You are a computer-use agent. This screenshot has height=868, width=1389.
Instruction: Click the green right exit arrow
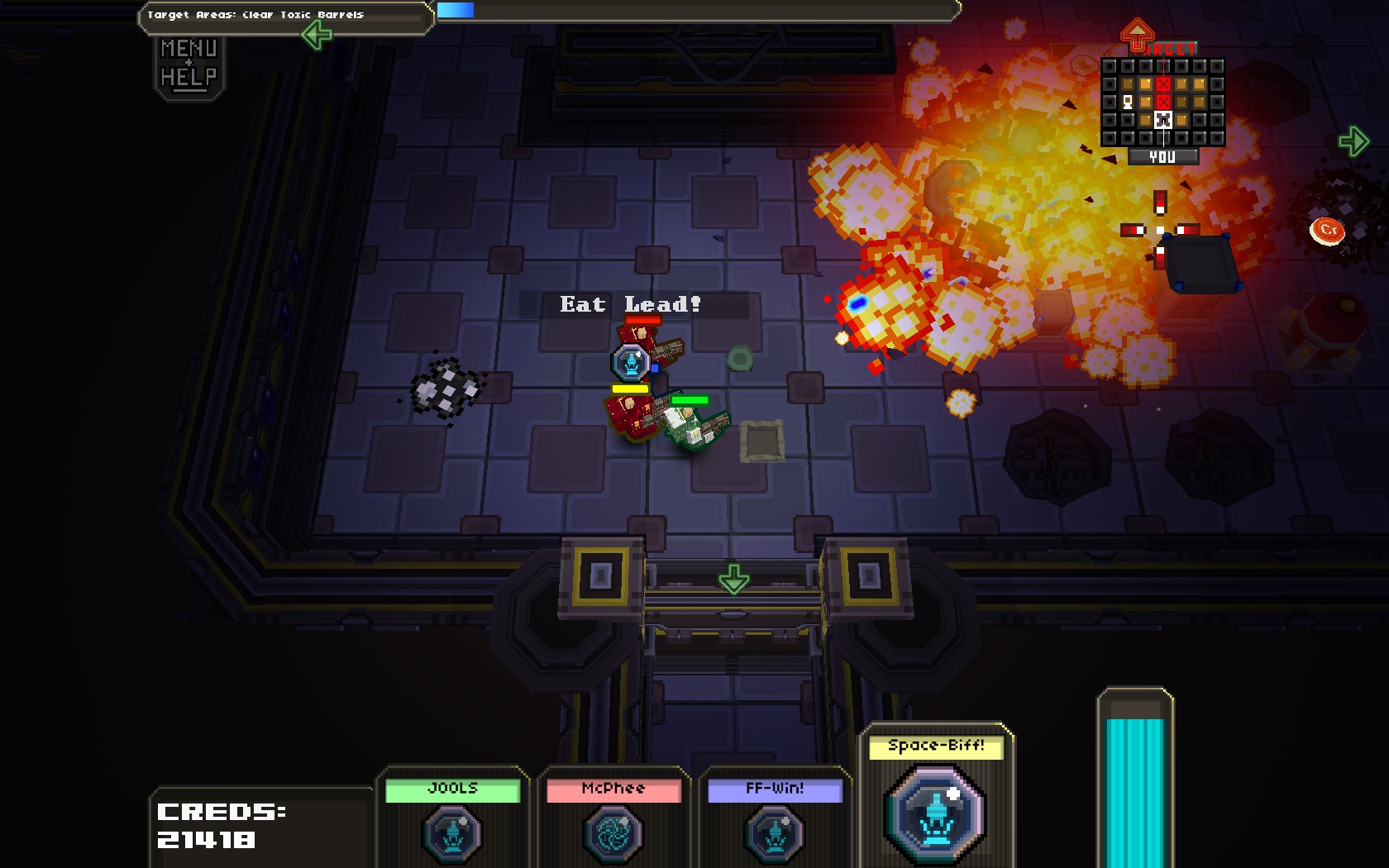(x=1353, y=141)
